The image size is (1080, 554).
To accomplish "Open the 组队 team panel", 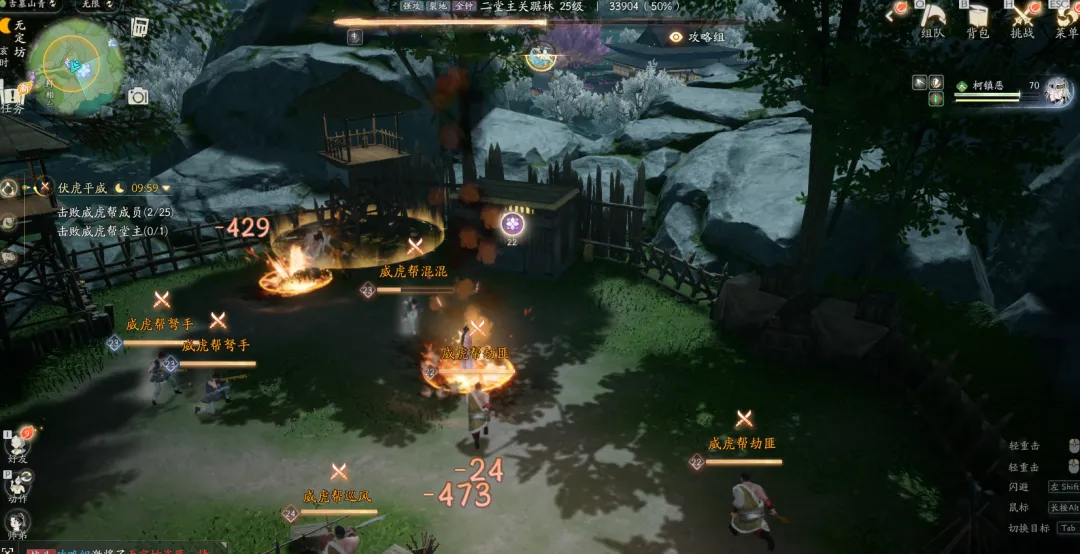I will click(932, 20).
